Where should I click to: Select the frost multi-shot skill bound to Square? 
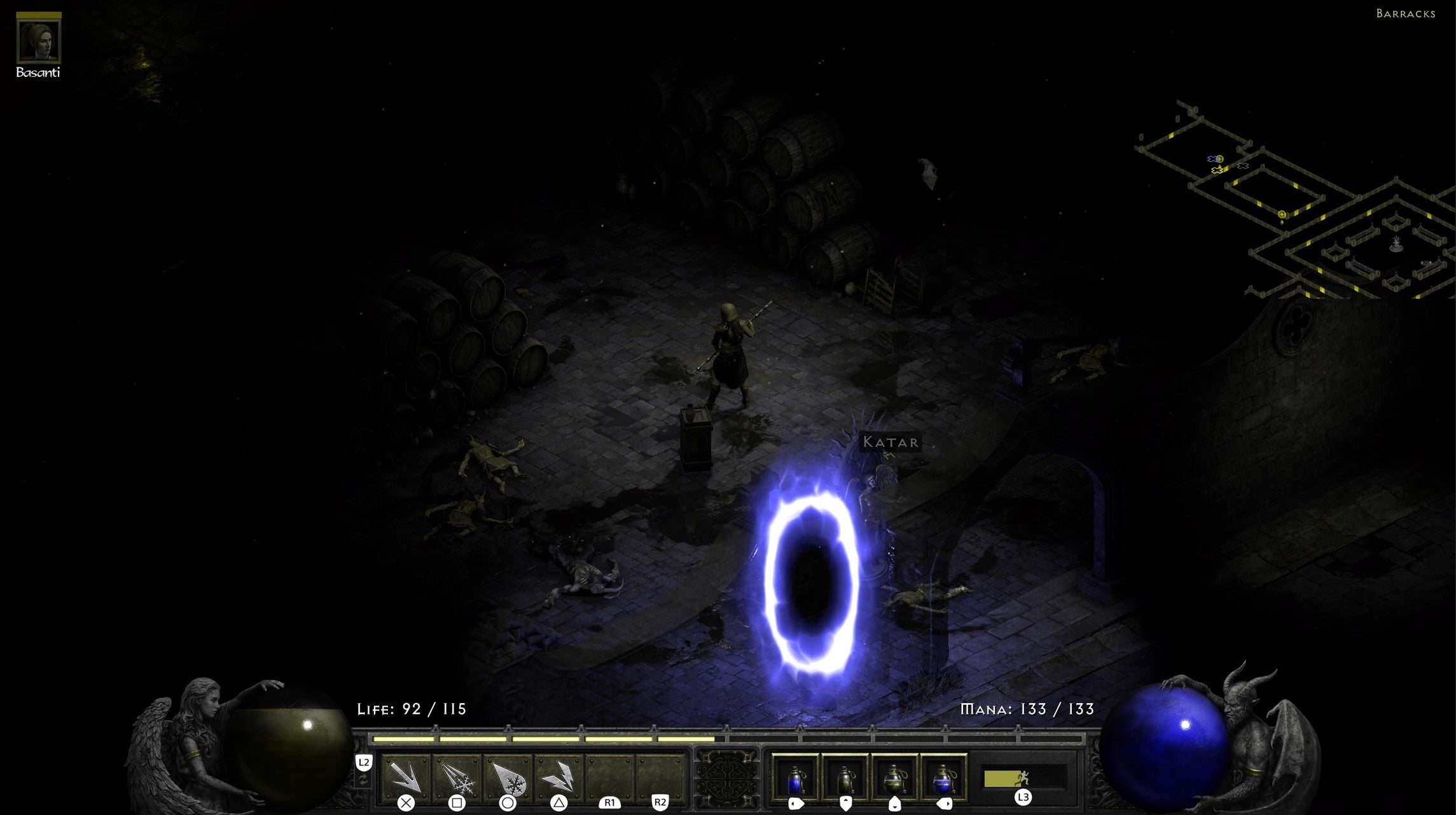458,777
